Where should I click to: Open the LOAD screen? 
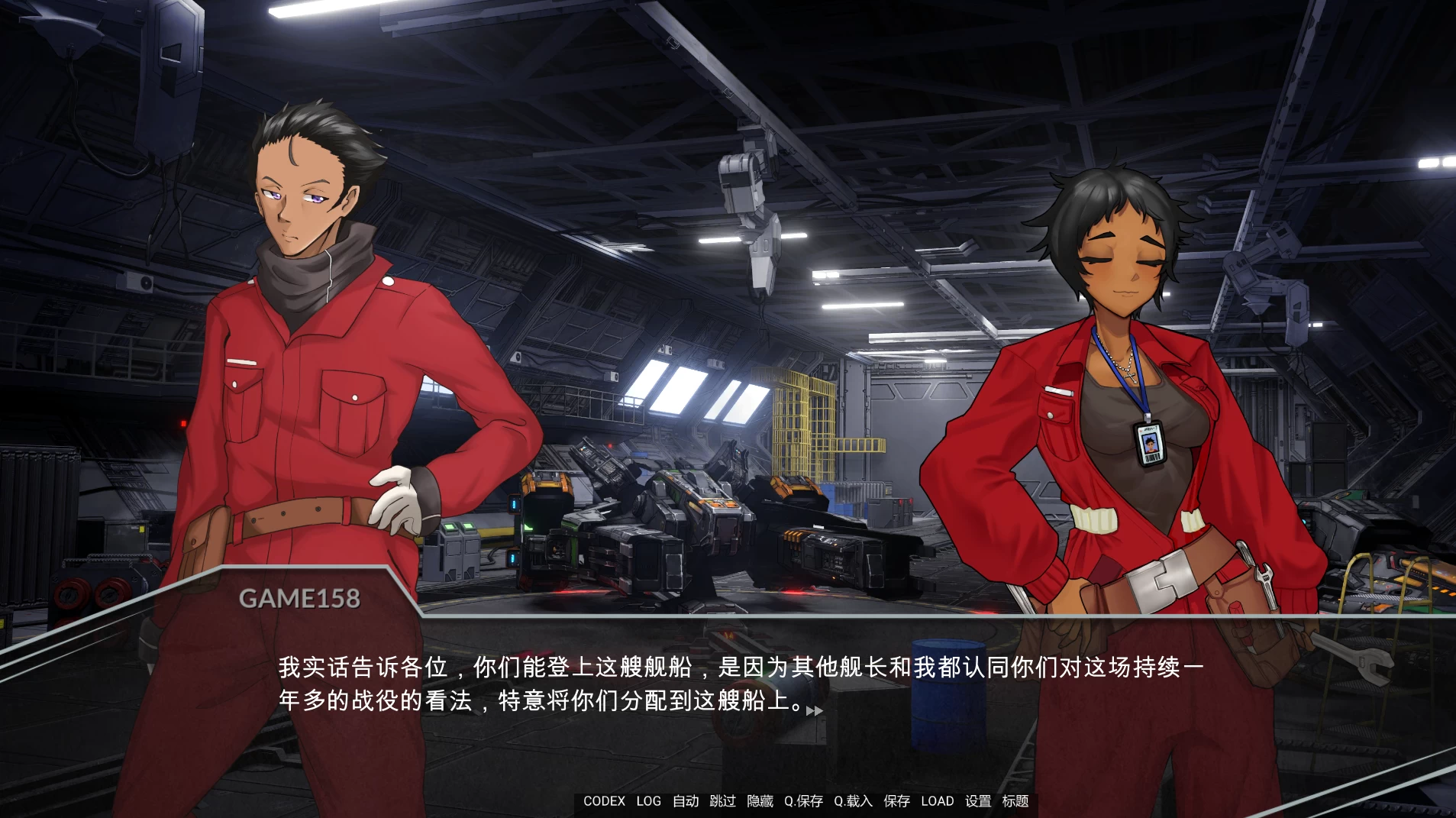[939, 801]
